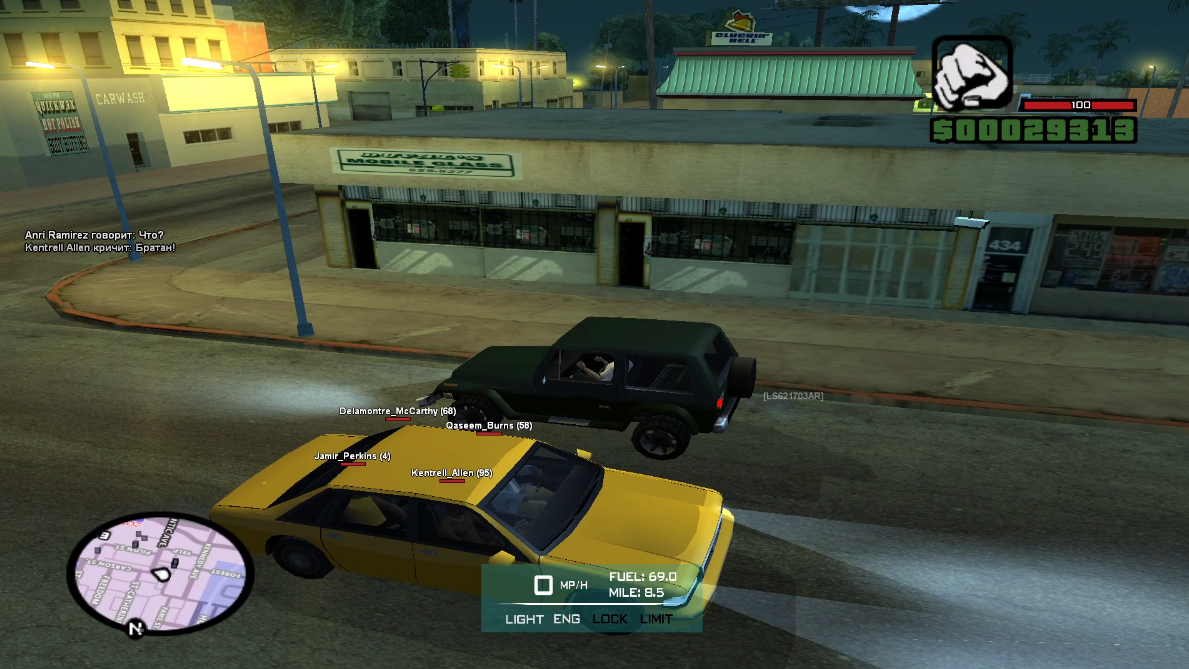The height and width of the screenshot is (669, 1189).
Task: Toggle the ENG engine indicator
Action: click(x=567, y=619)
